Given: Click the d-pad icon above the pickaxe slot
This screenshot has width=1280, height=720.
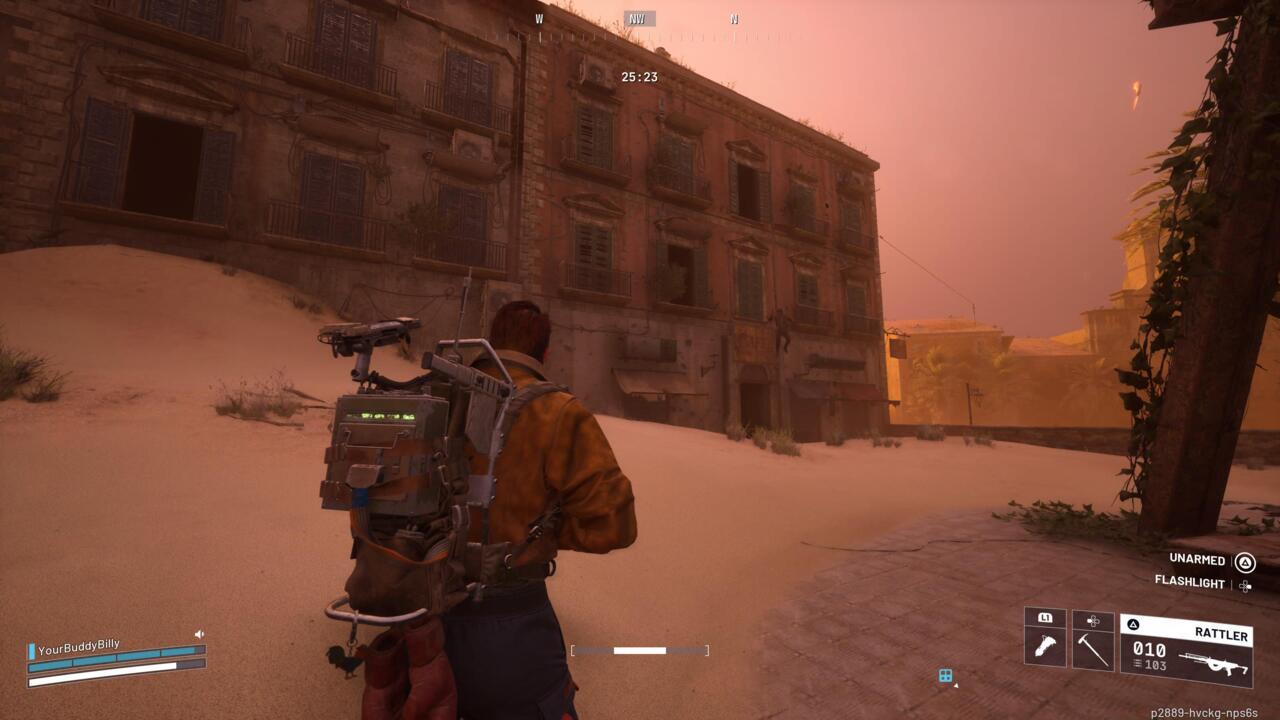Looking at the screenshot, I should [1092, 620].
